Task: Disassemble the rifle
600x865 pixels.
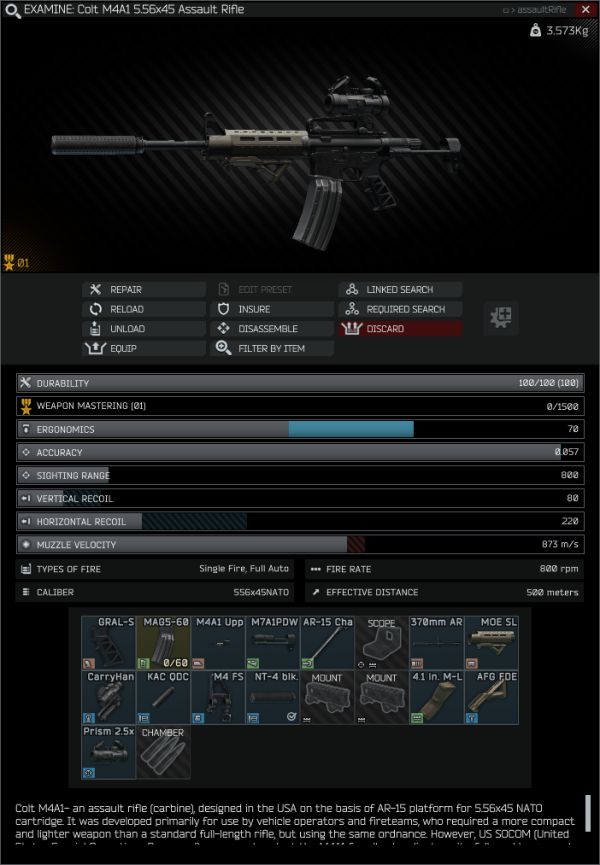Action: coord(273,329)
